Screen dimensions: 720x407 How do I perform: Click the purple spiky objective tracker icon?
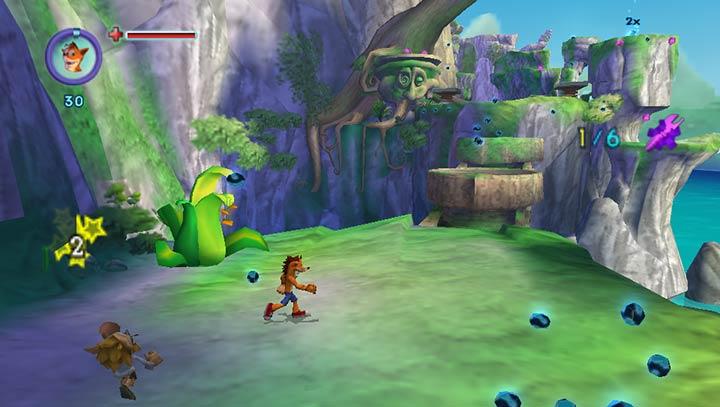pos(663,133)
